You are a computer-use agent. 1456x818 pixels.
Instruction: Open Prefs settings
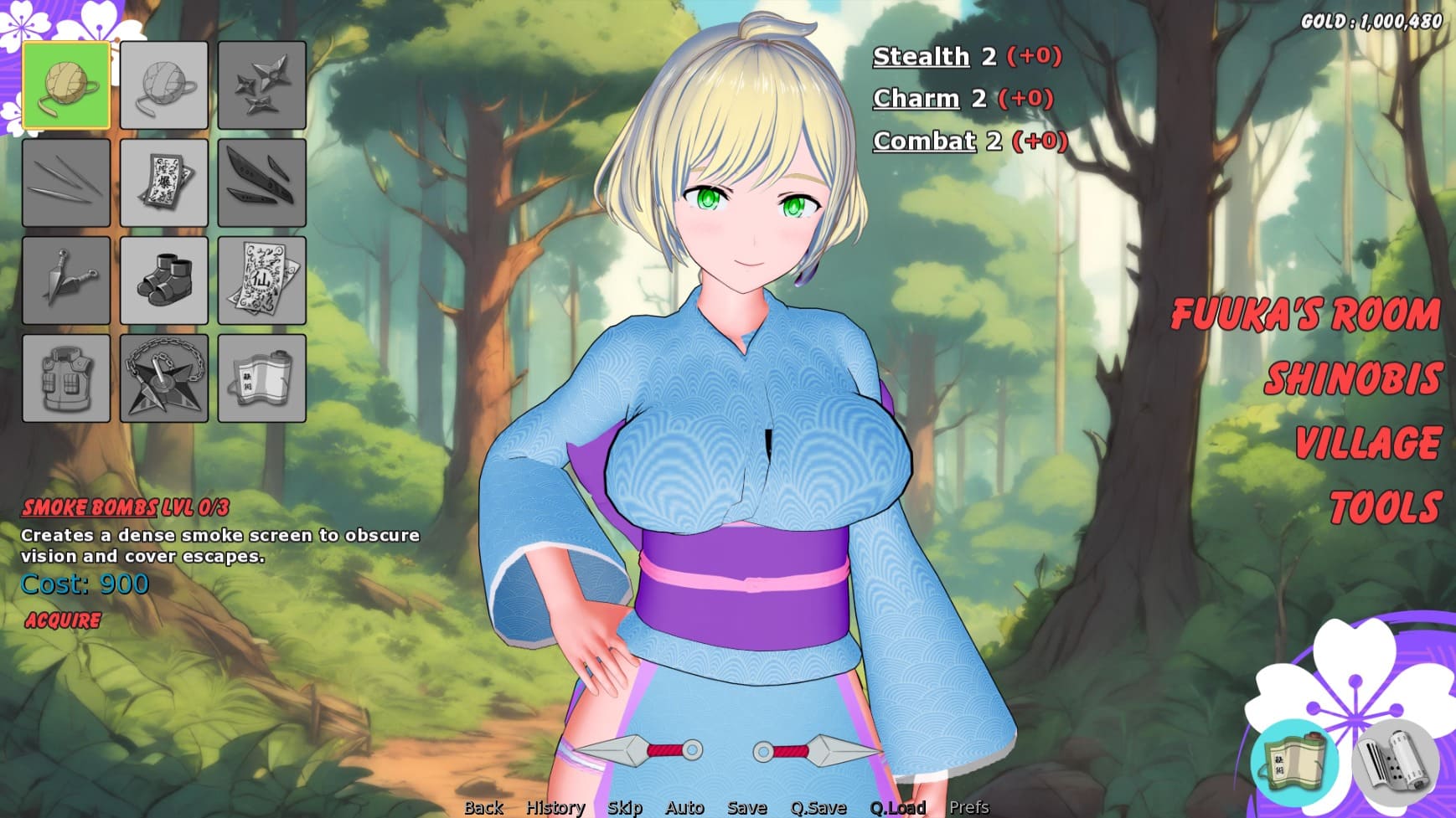tap(968, 807)
